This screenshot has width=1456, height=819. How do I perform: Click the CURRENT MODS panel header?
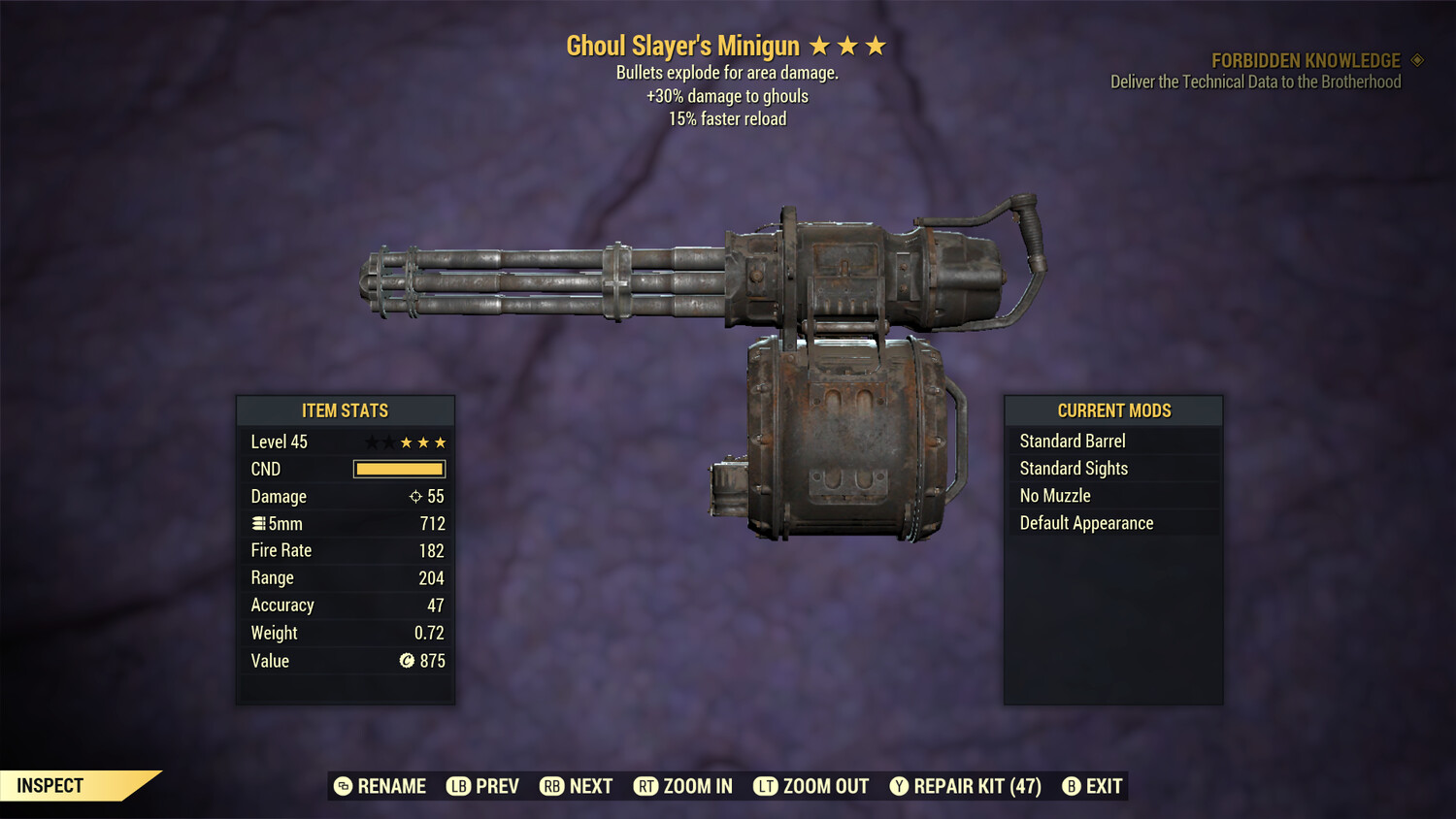[1112, 410]
